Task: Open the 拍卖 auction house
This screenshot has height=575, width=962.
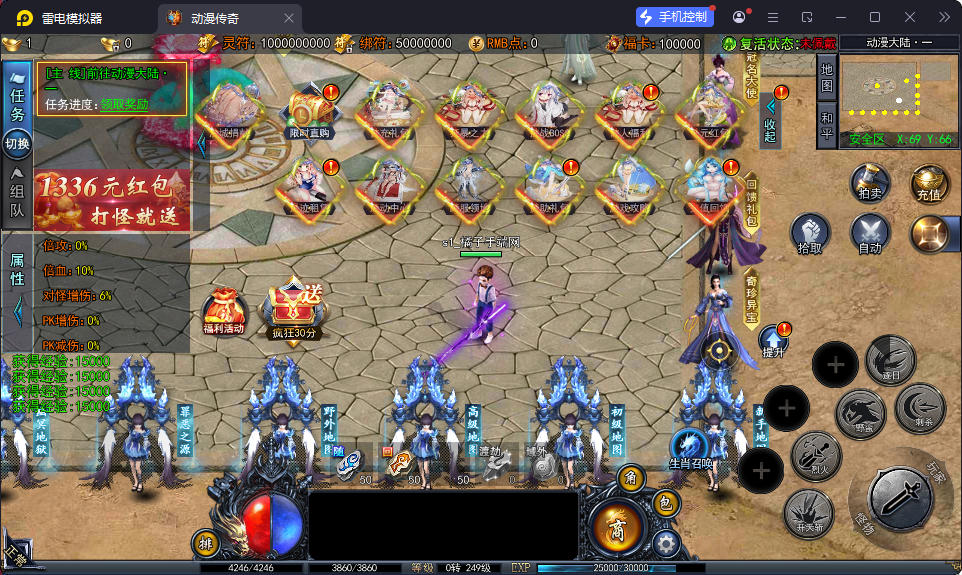Action: click(870, 183)
